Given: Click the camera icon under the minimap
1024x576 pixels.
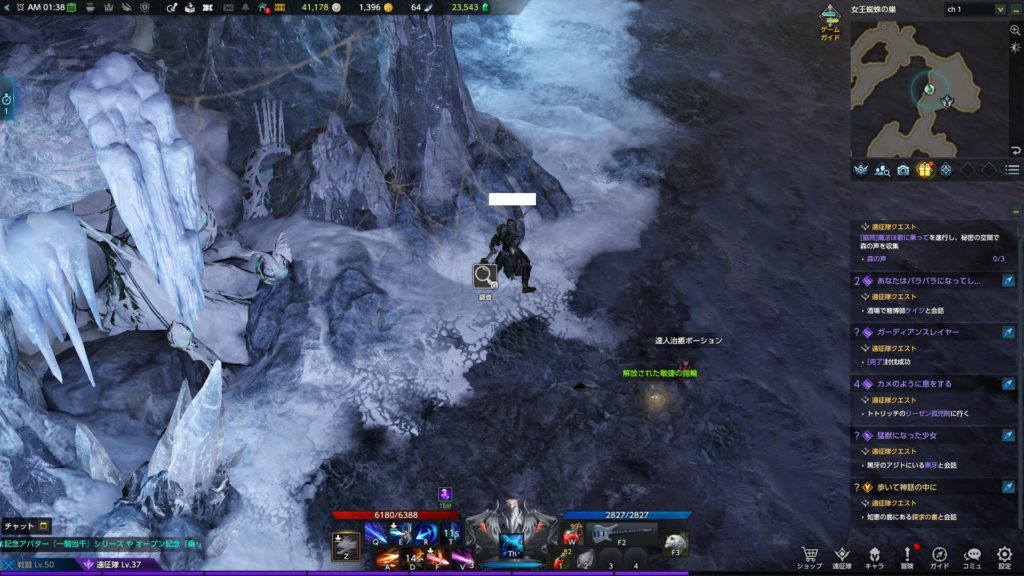Looking at the screenshot, I should coord(903,170).
